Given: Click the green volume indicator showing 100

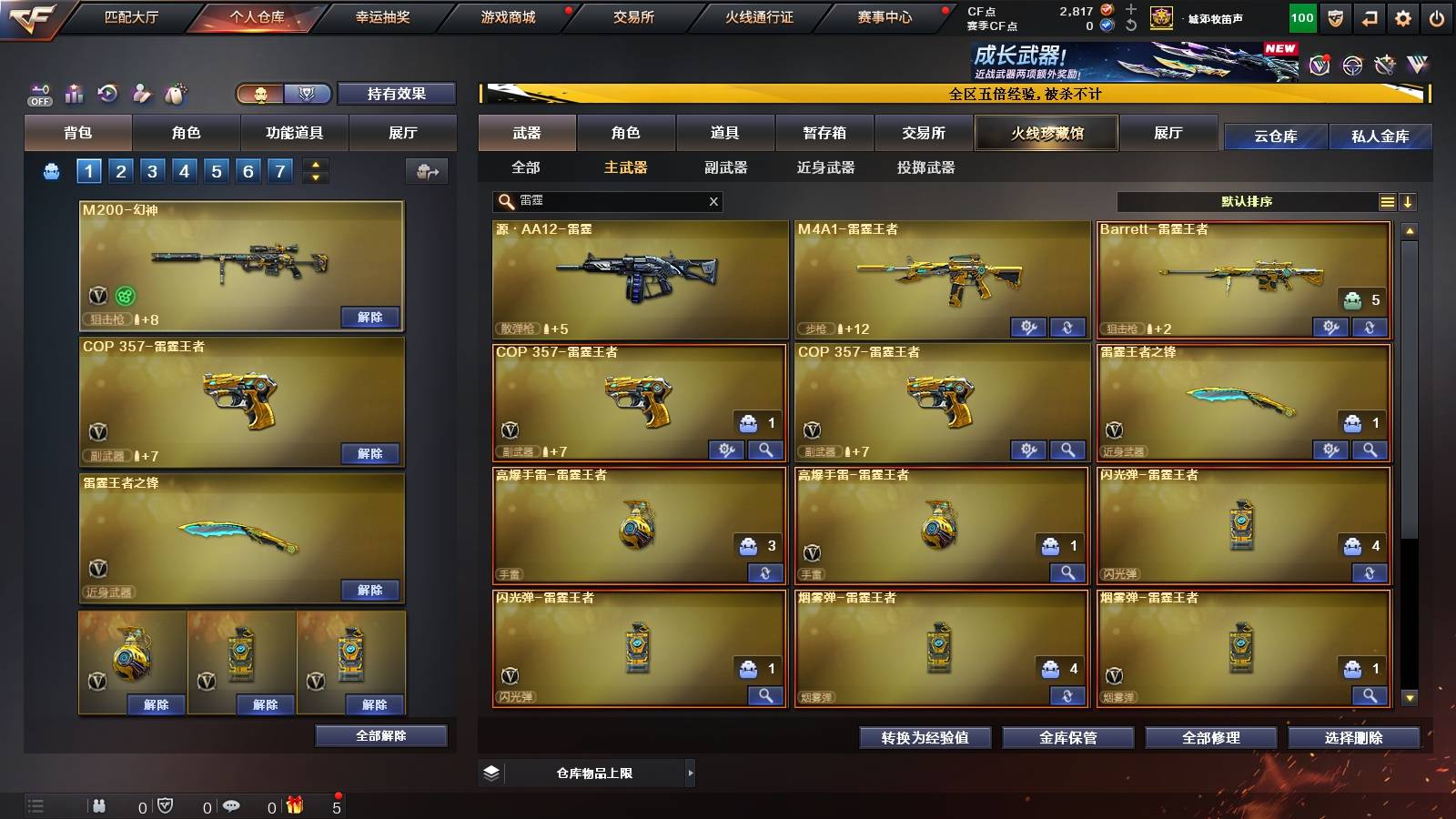Looking at the screenshot, I should coord(1299,16).
